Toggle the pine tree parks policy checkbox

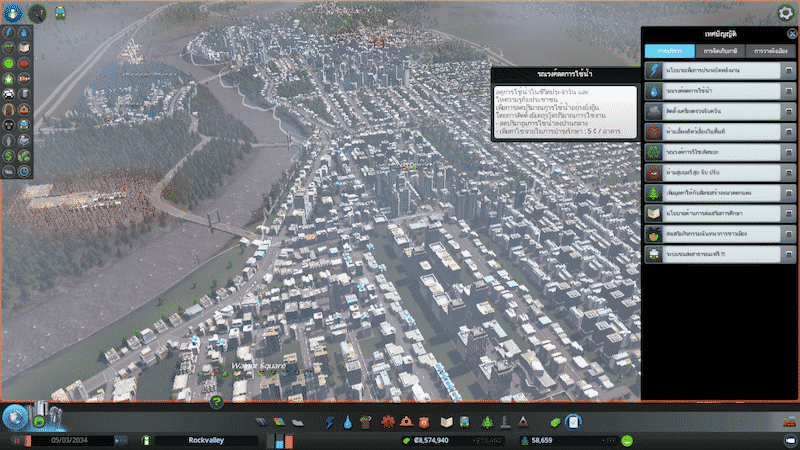pos(789,192)
